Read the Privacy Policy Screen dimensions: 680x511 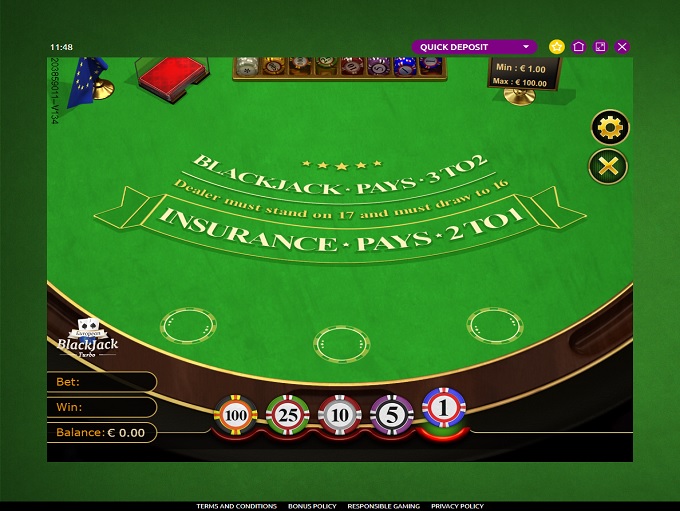[457, 506]
